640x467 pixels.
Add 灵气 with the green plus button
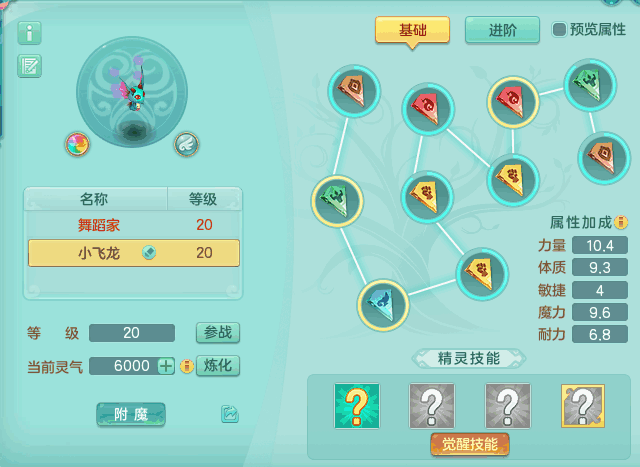pyautogui.click(x=166, y=366)
